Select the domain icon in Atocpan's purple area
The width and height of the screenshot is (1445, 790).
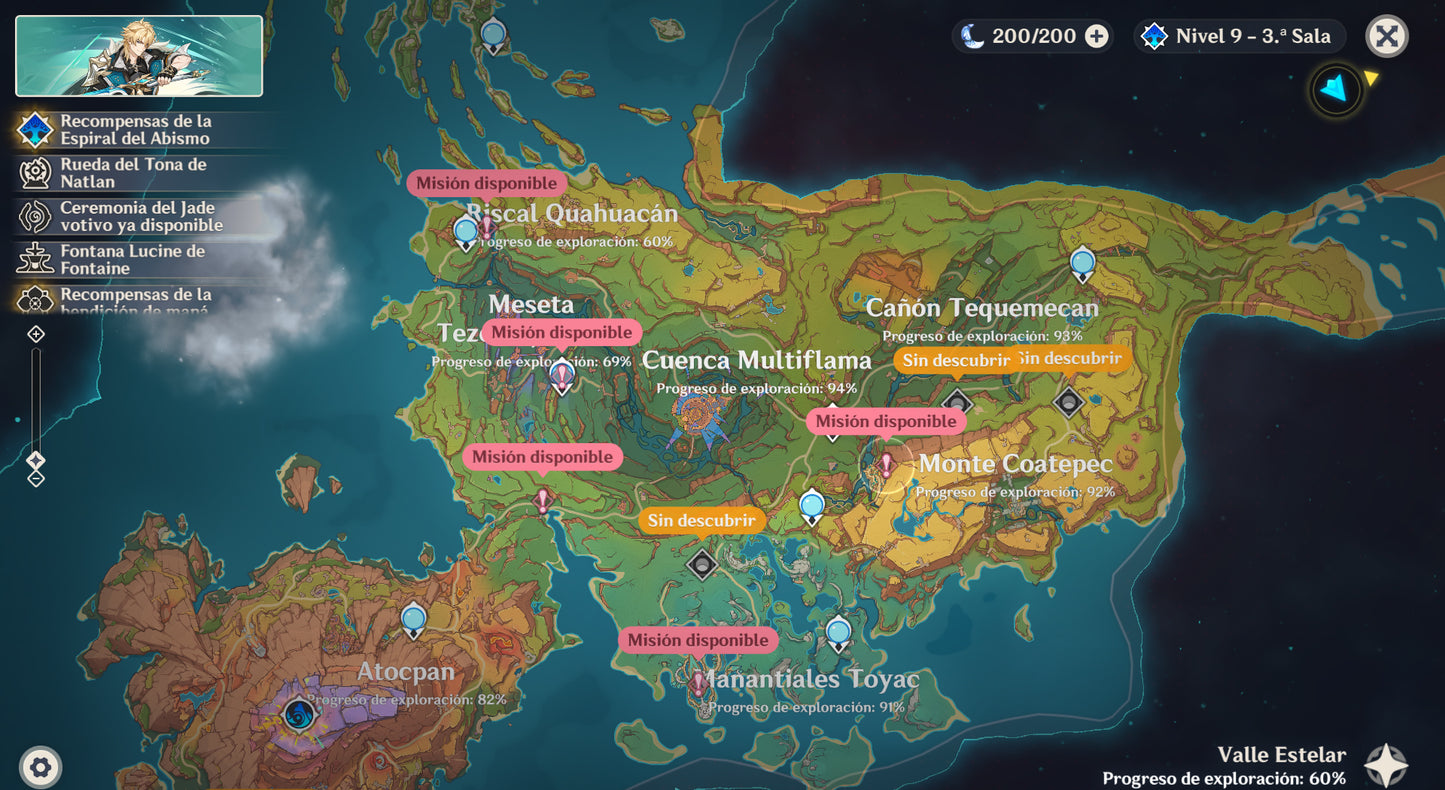(x=298, y=715)
